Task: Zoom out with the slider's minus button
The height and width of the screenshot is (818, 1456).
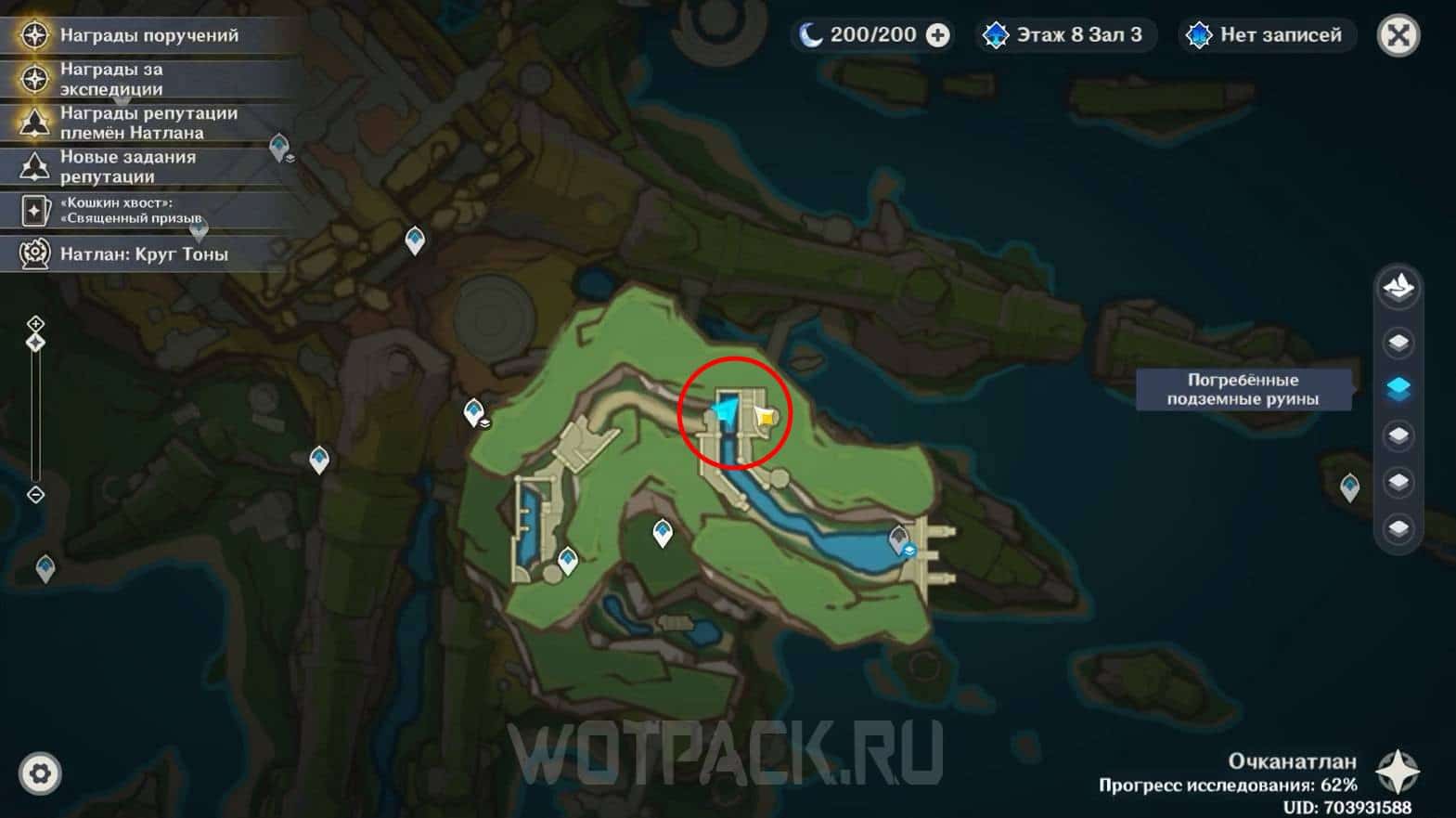Action: click(35, 495)
